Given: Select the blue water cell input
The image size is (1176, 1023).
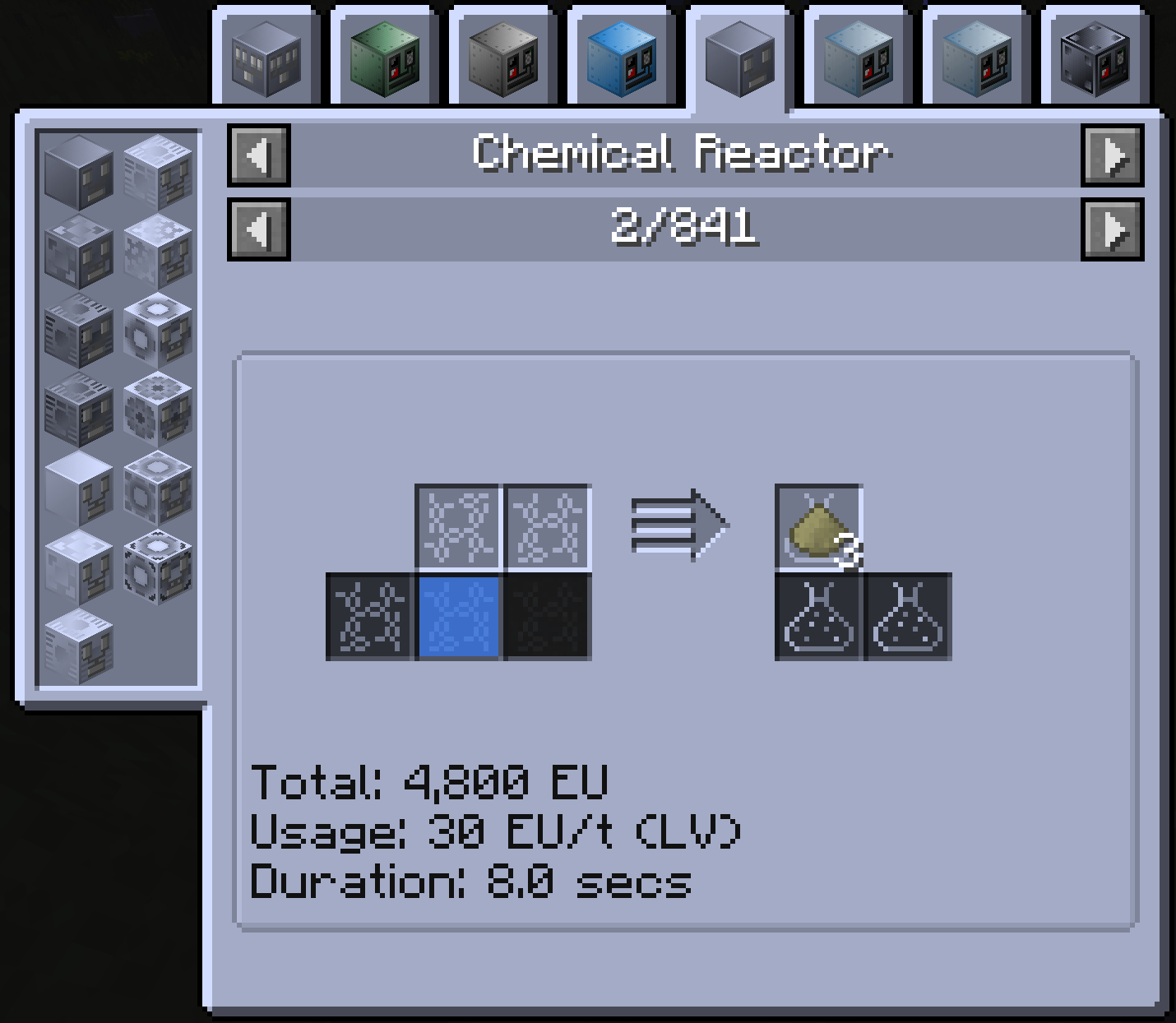Looking at the screenshot, I should (x=456, y=617).
